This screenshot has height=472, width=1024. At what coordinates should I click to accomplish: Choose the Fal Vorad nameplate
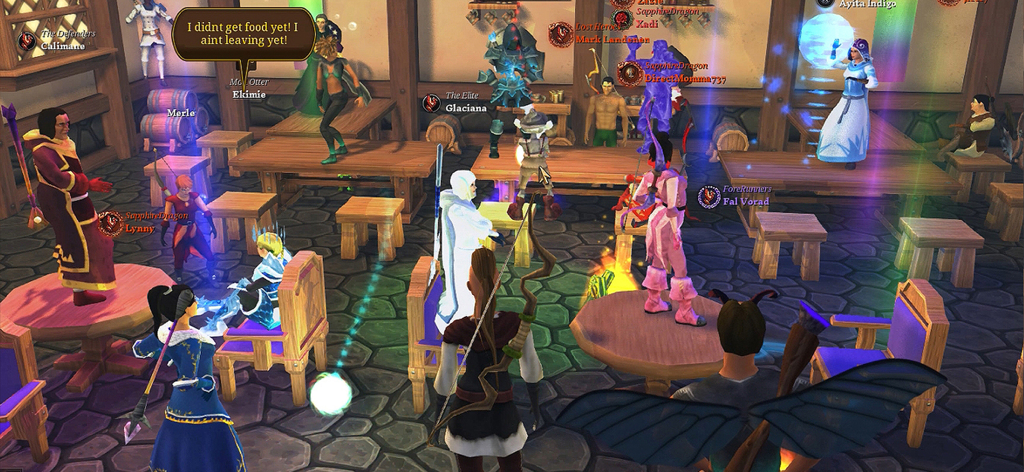[748, 201]
